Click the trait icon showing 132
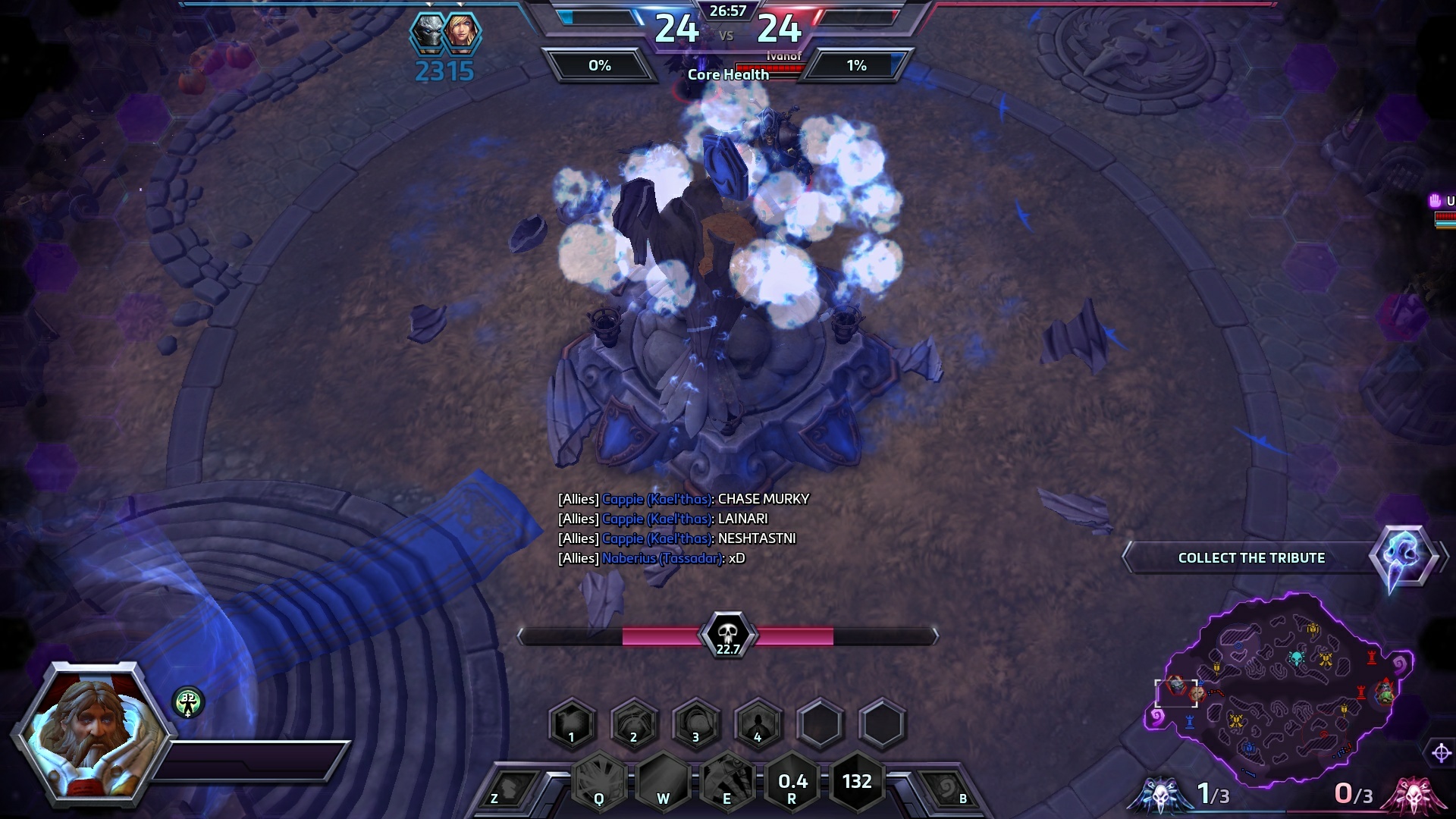The image size is (1456, 819). pyautogui.click(x=857, y=781)
